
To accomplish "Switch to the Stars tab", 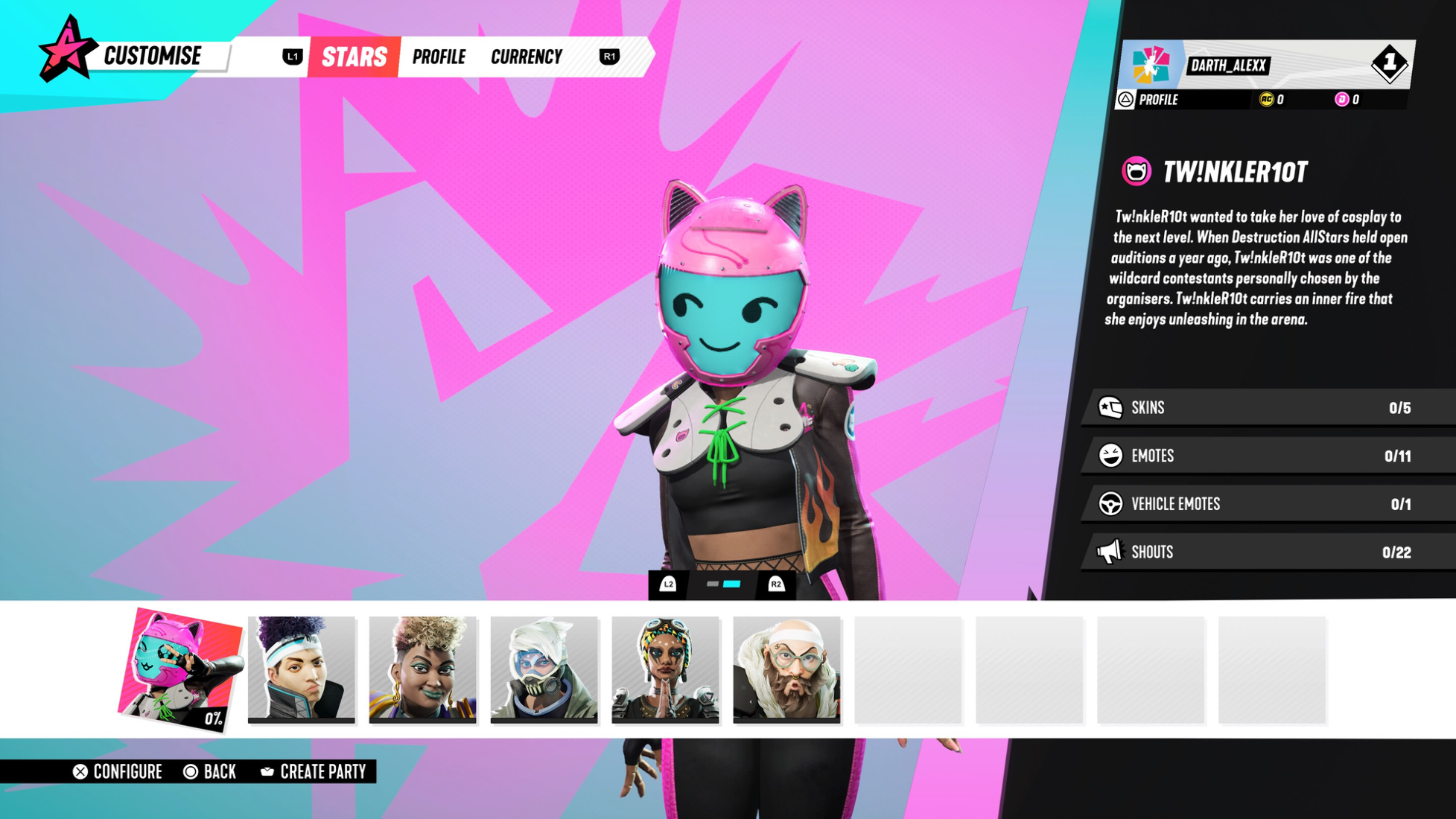I will click(354, 57).
